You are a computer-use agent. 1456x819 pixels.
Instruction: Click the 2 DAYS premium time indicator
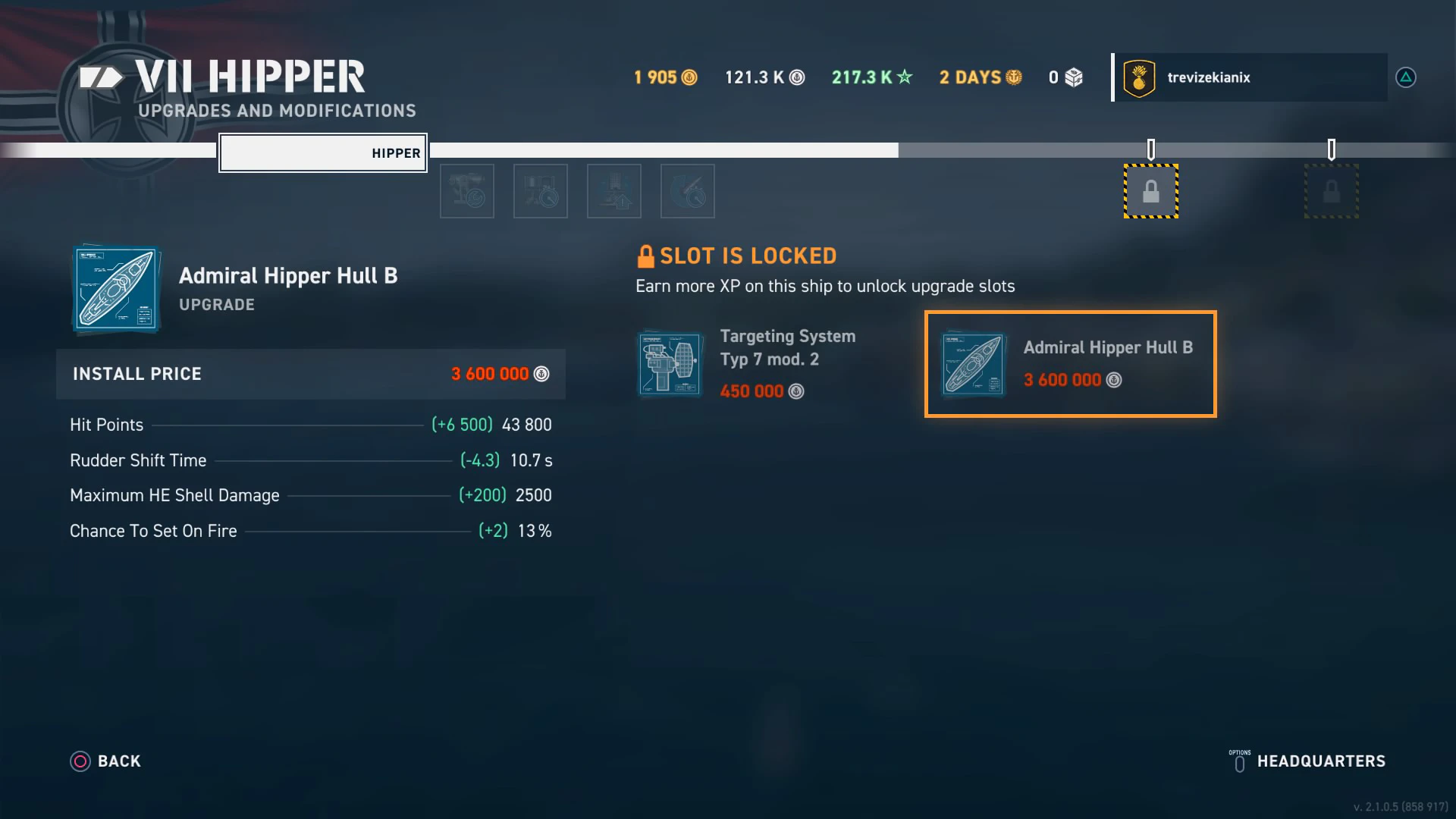[980, 77]
